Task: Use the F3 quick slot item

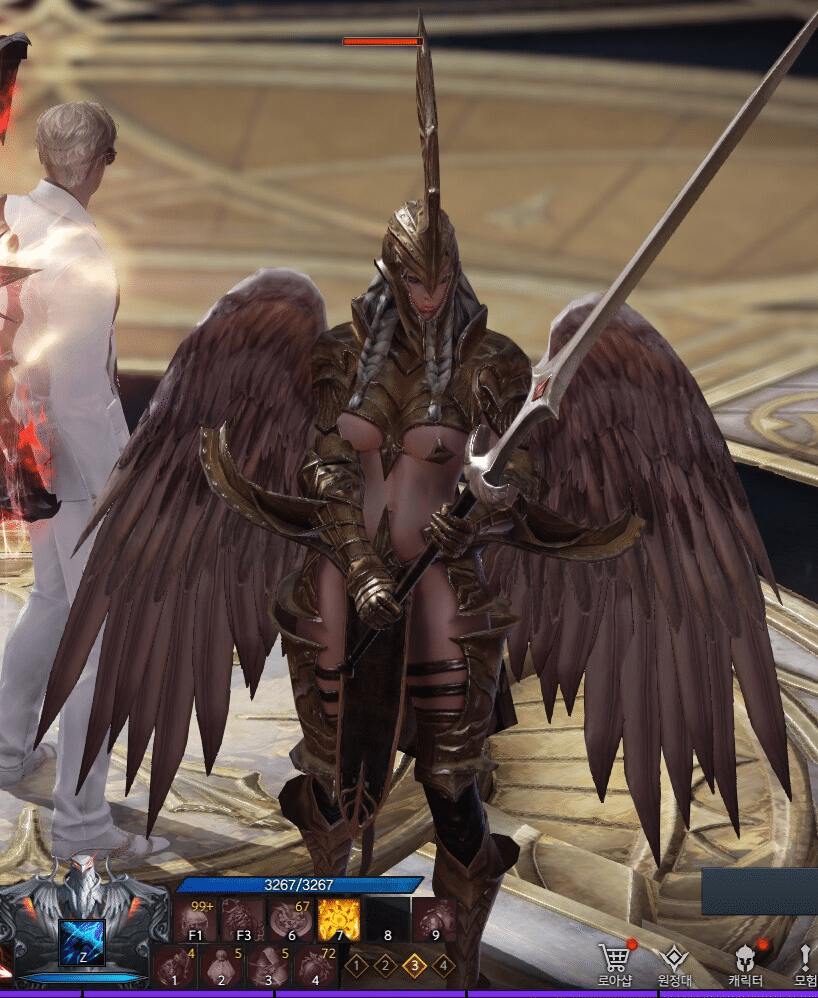Action: [243, 919]
